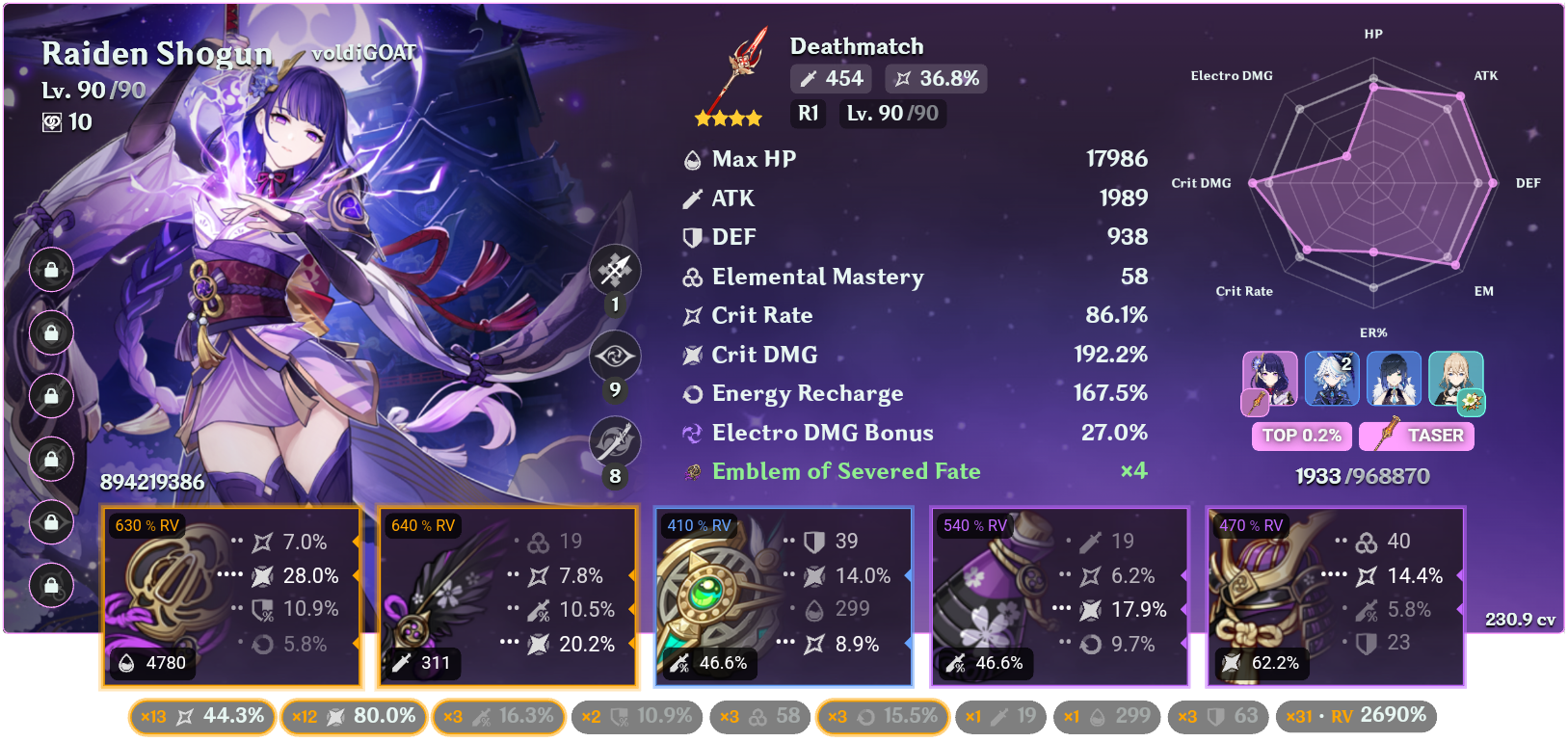The image size is (1568, 742).
Task: Select Yelan's party member portrait
Action: pyautogui.click(x=1393, y=379)
